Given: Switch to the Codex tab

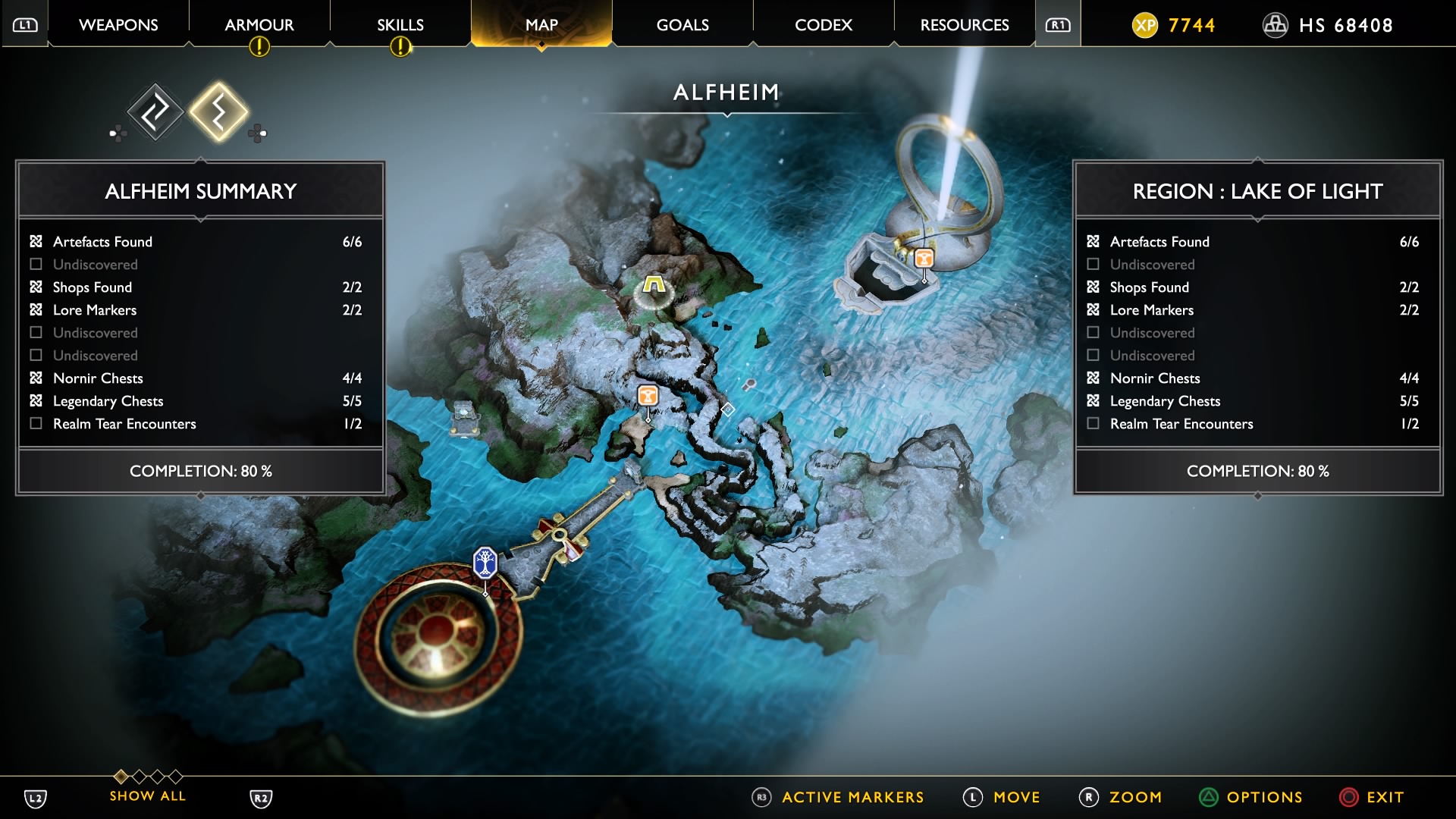Looking at the screenshot, I should 824,25.
